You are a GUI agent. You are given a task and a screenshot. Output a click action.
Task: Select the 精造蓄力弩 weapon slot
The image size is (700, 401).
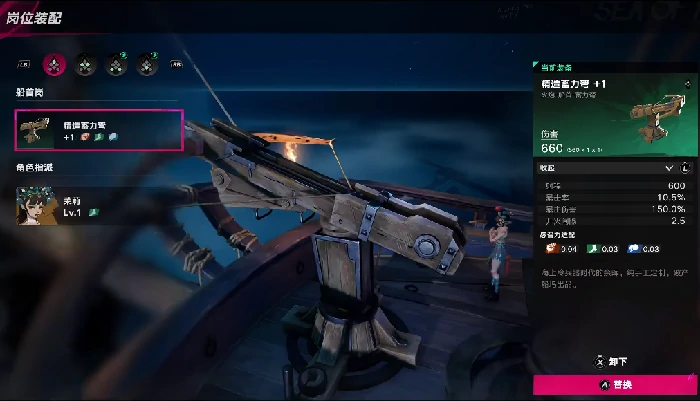click(99, 129)
